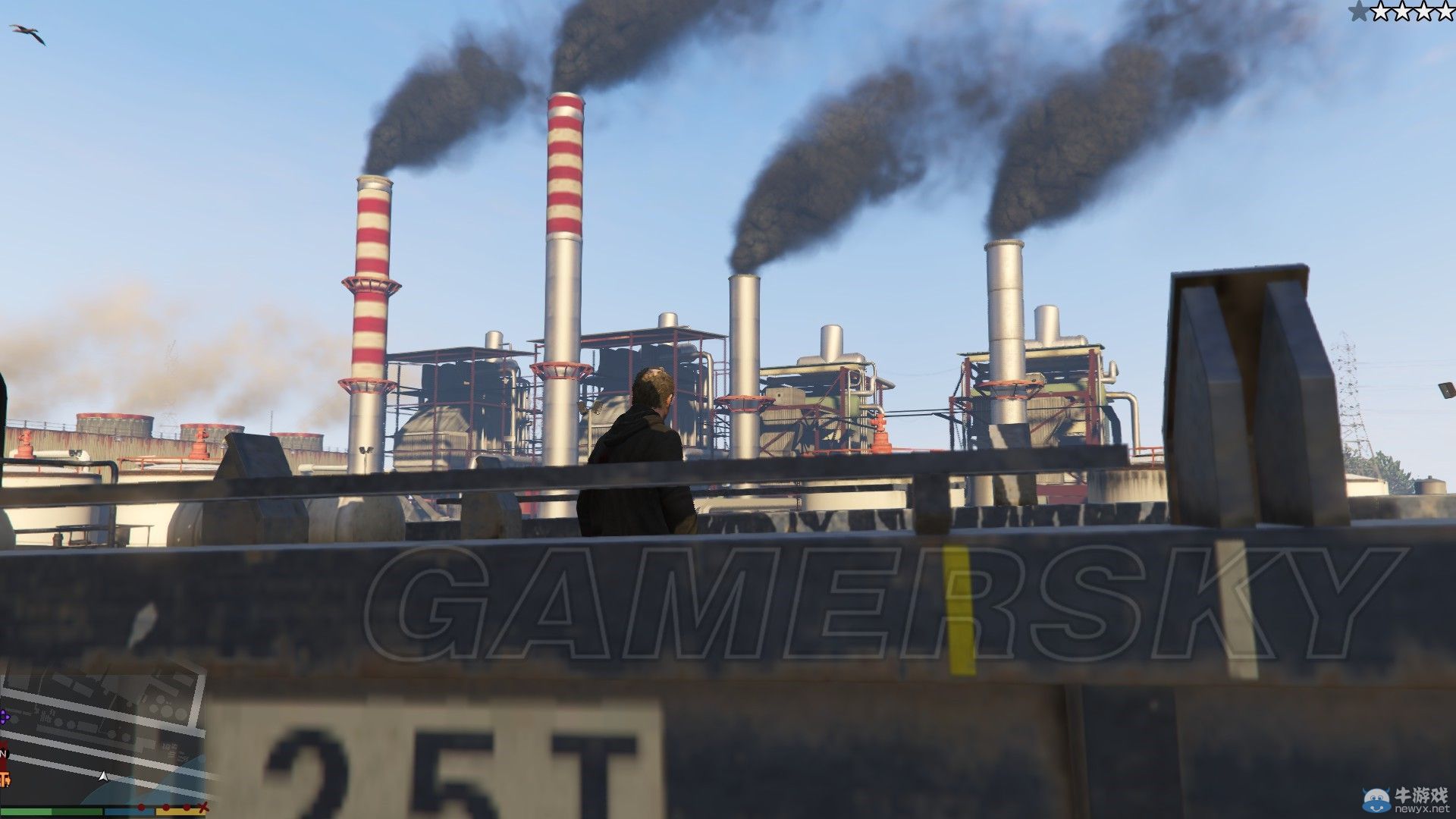Toggle the rightmost red dot near the X
This screenshot has width=1456, height=819.
coord(186,807)
